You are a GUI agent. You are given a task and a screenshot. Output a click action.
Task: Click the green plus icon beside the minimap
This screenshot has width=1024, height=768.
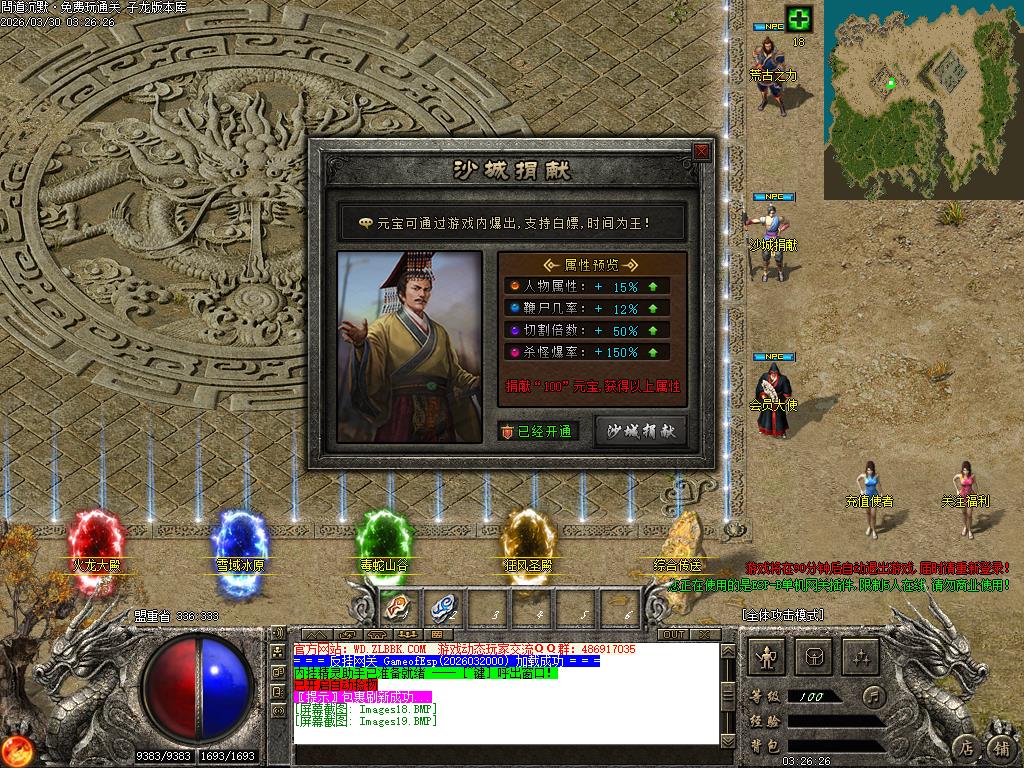point(798,19)
